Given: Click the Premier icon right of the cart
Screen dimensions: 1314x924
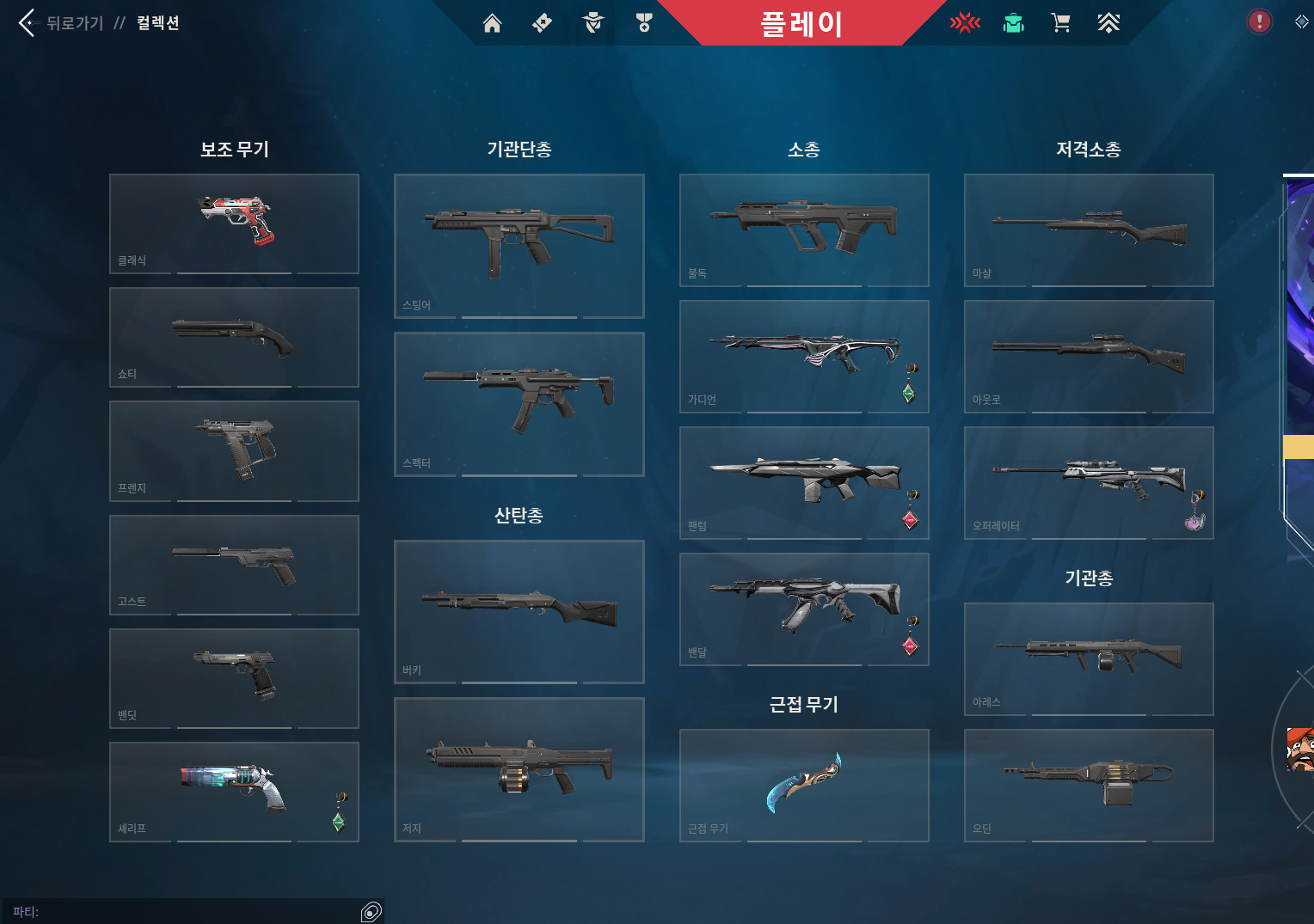Looking at the screenshot, I should pyautogui.click(x=1108, y=23).
